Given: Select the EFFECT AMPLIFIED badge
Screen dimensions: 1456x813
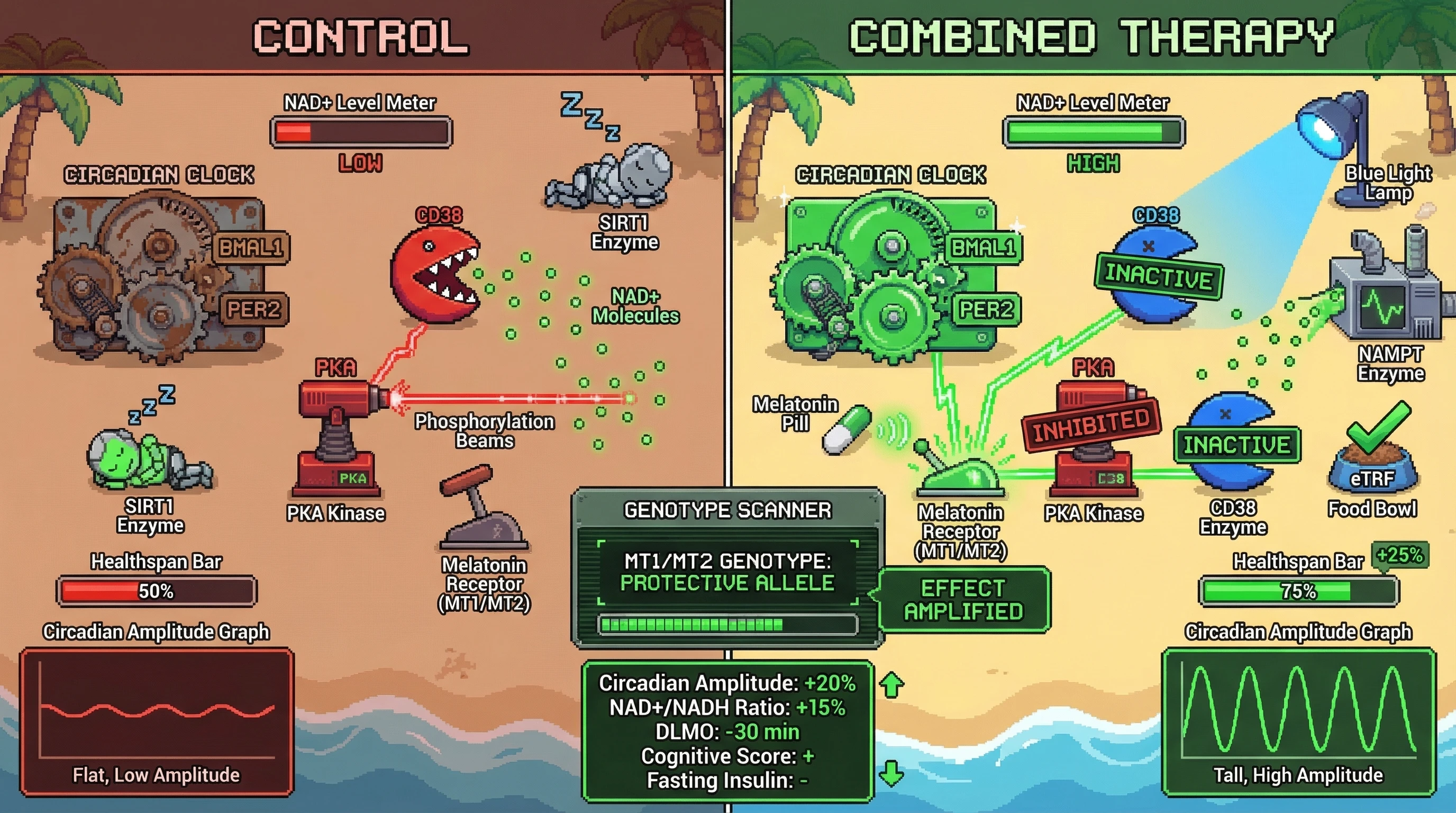Looking at the screenshot, I should tap(963, 600).
